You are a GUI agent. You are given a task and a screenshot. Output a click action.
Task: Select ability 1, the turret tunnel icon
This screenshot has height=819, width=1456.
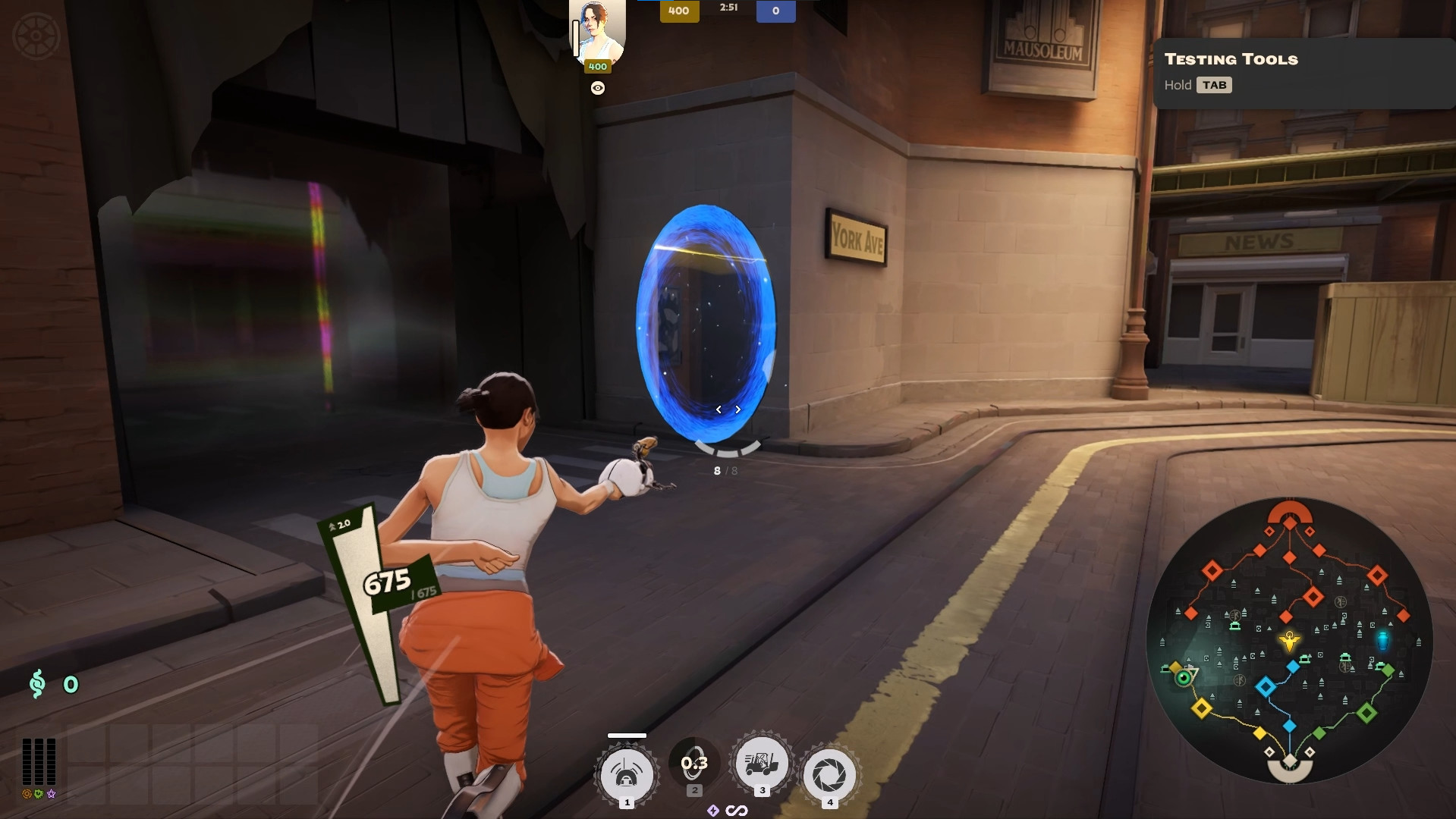pyautogui.click(x=626, y=770)
